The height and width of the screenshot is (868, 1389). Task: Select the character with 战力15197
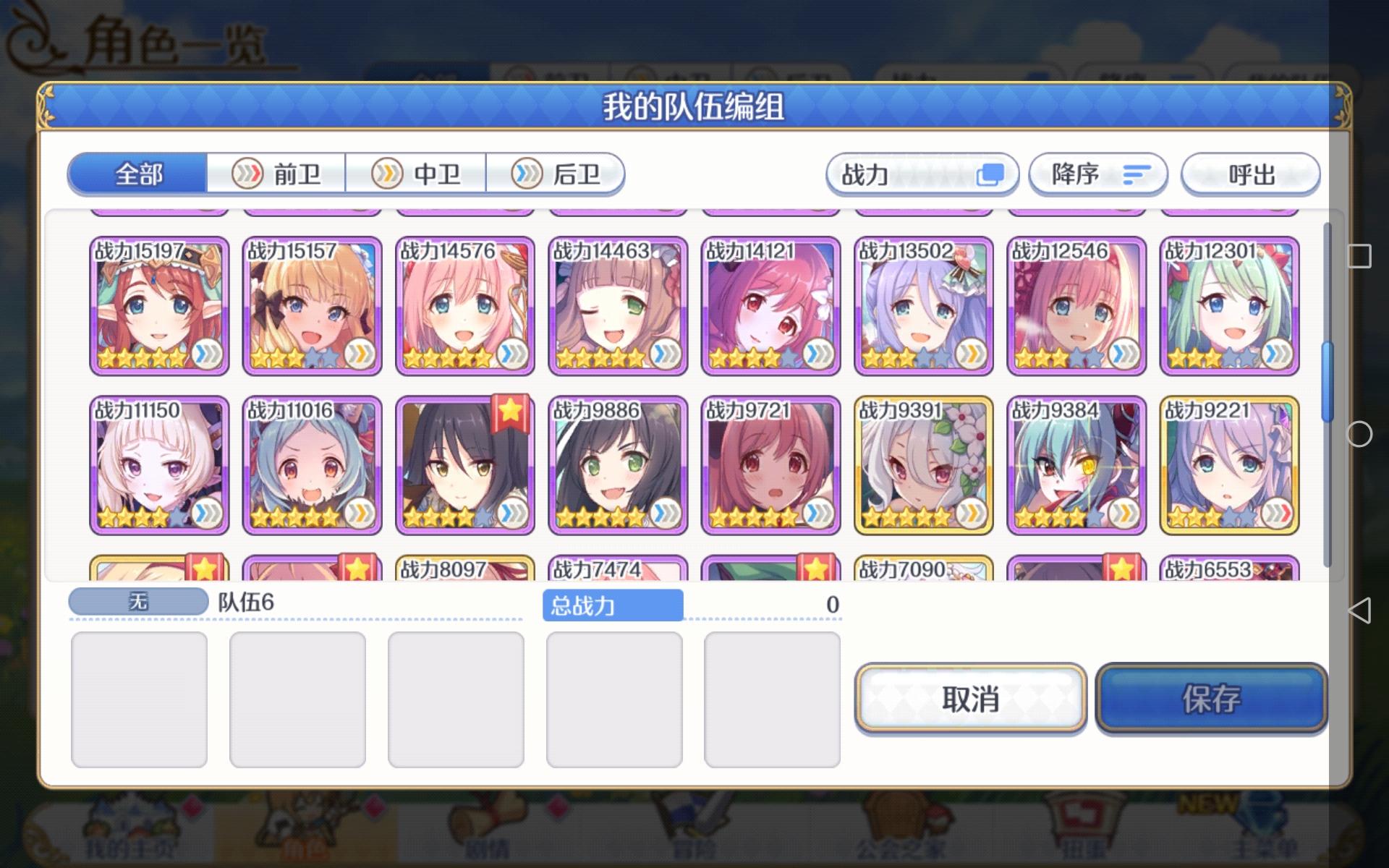tap(158, 304)
